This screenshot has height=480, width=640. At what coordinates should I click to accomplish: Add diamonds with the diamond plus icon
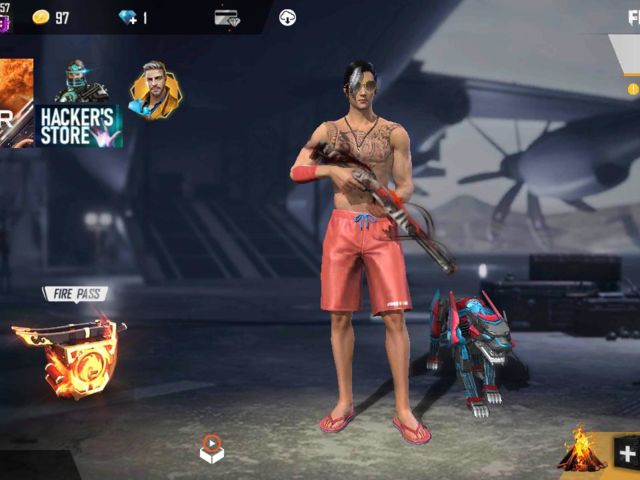pyautogui.click(x=128, y=17)
